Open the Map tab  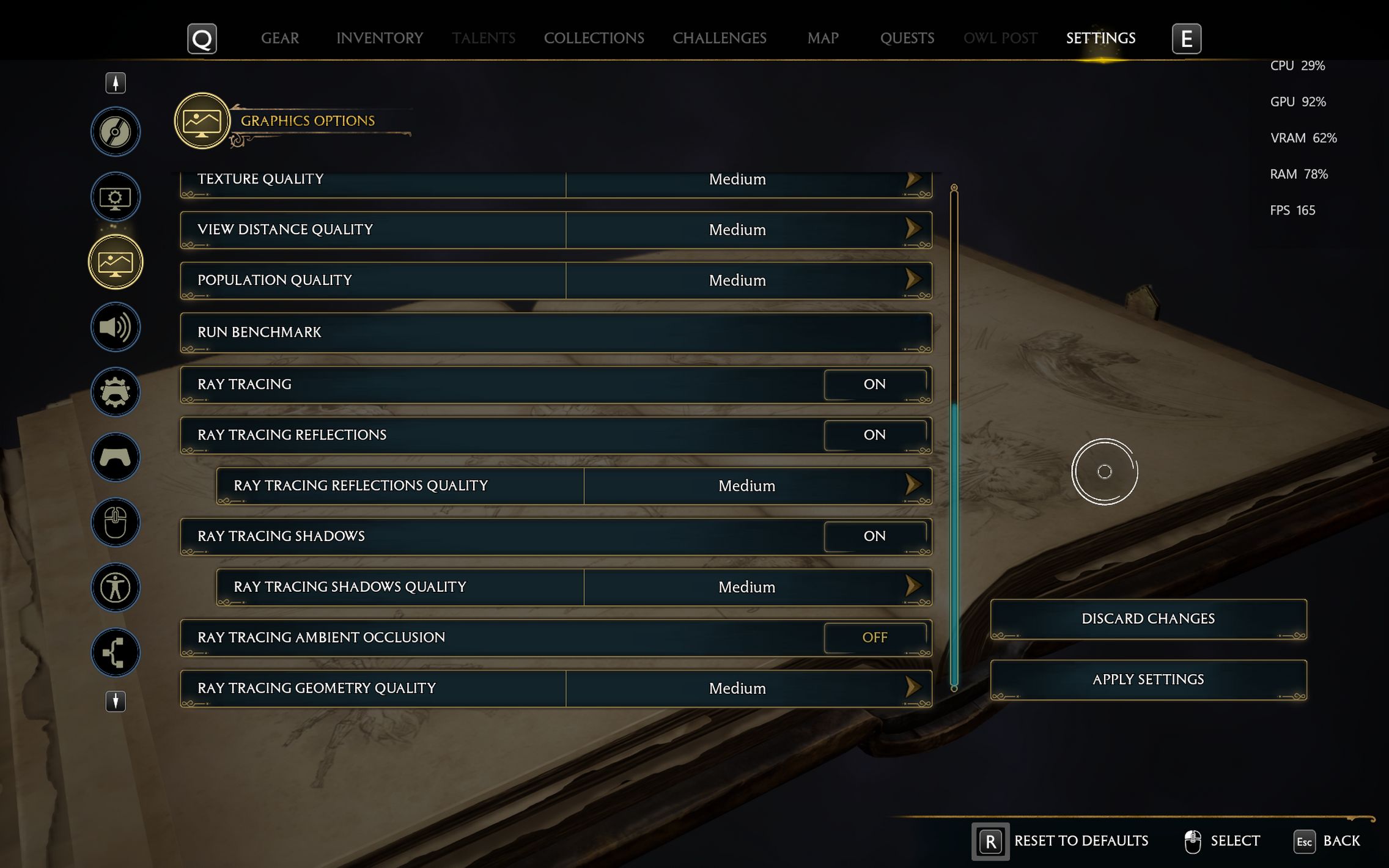pyautogui.click(x=822, y=38)
